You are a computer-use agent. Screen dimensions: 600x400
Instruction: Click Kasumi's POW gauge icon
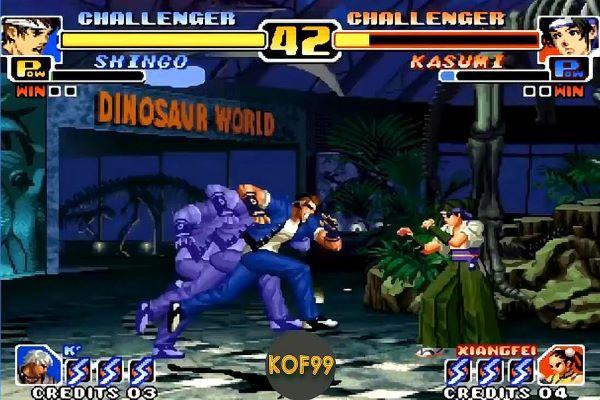tap(568, 69)
